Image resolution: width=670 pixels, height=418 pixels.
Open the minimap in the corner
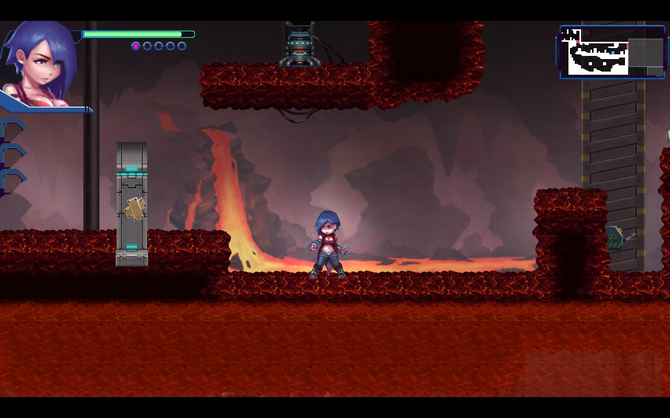tap(612, 52)
